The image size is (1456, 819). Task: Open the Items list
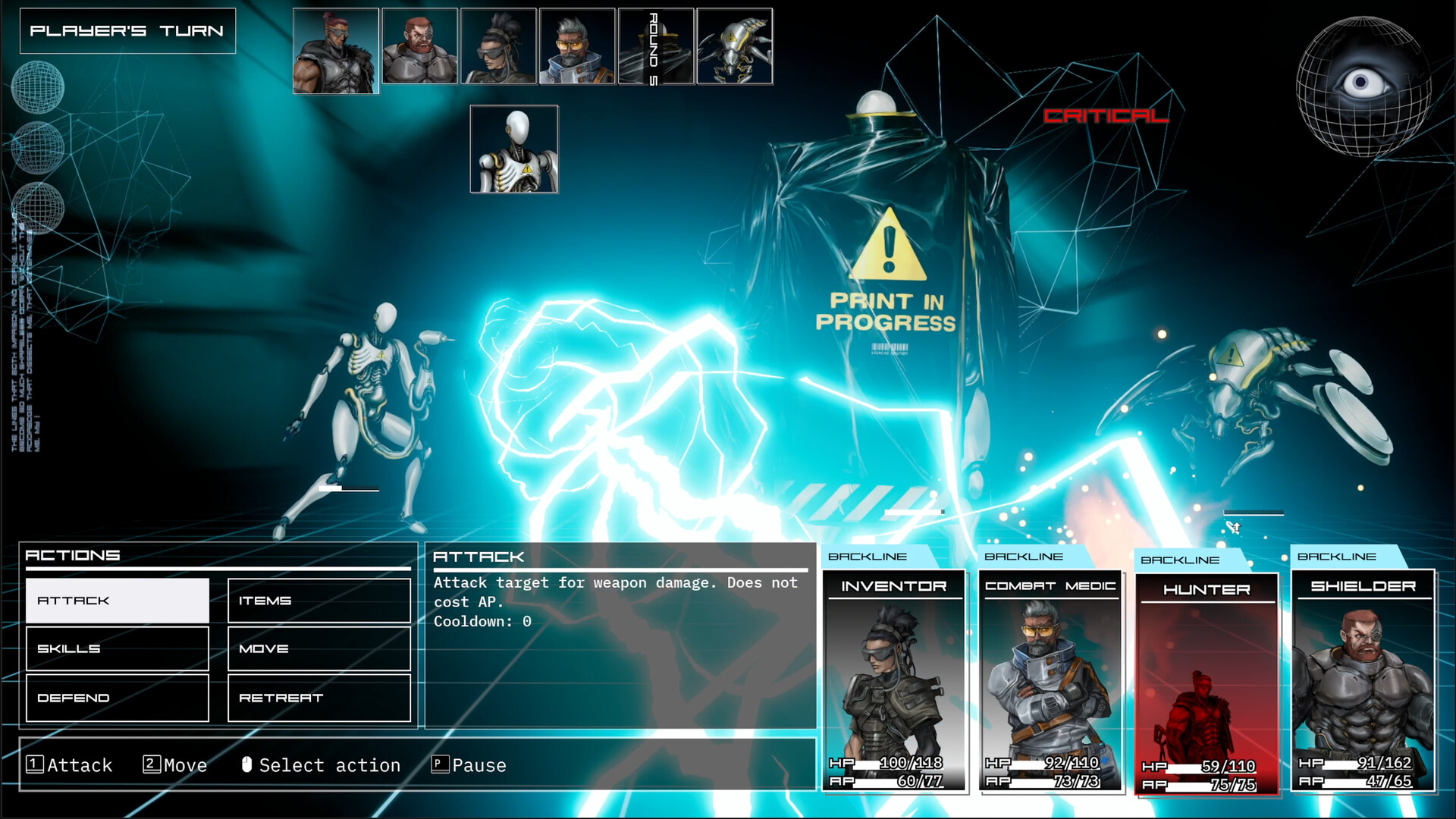(318, 600)
